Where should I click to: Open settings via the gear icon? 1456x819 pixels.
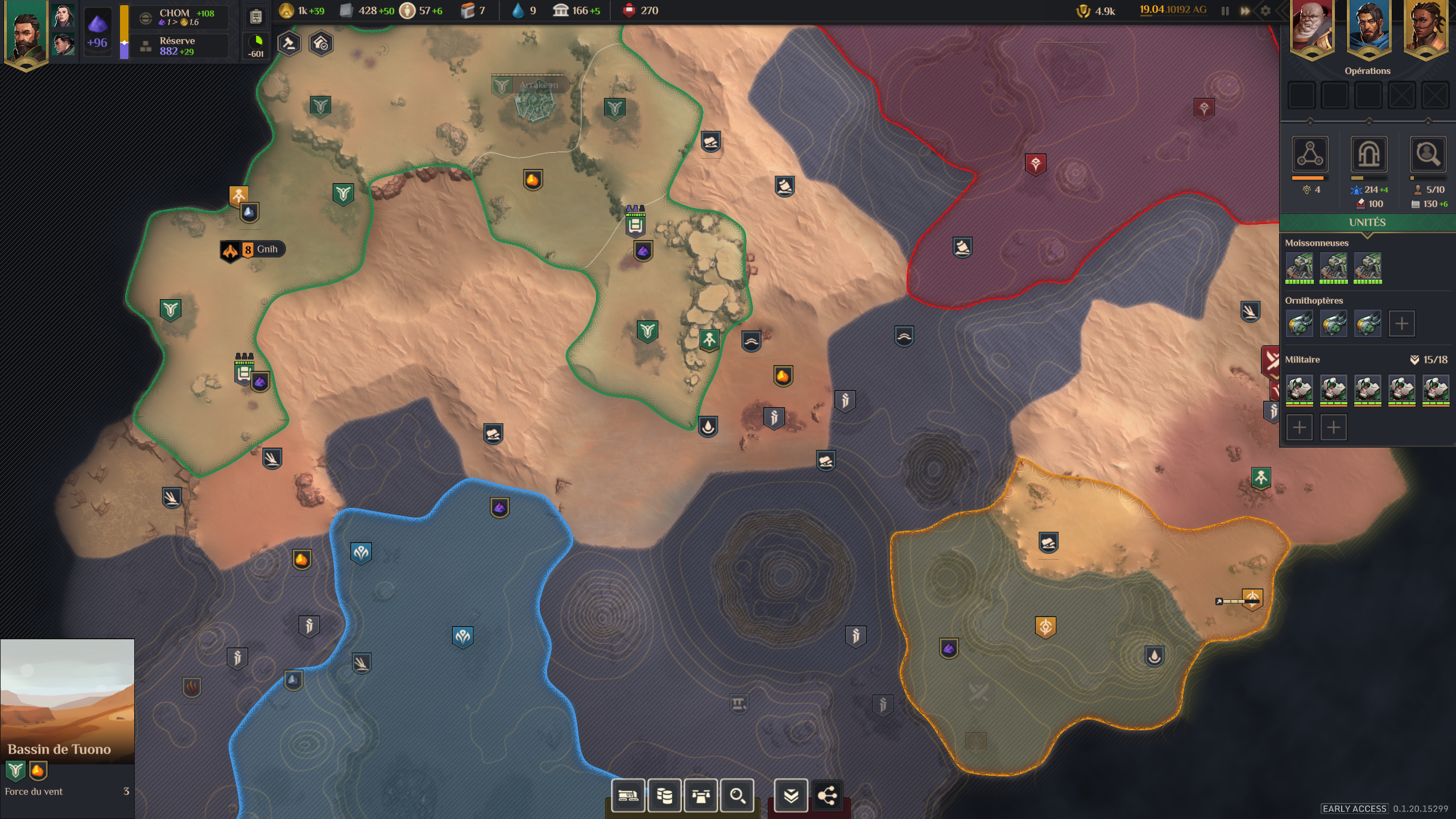[1265, 11]
